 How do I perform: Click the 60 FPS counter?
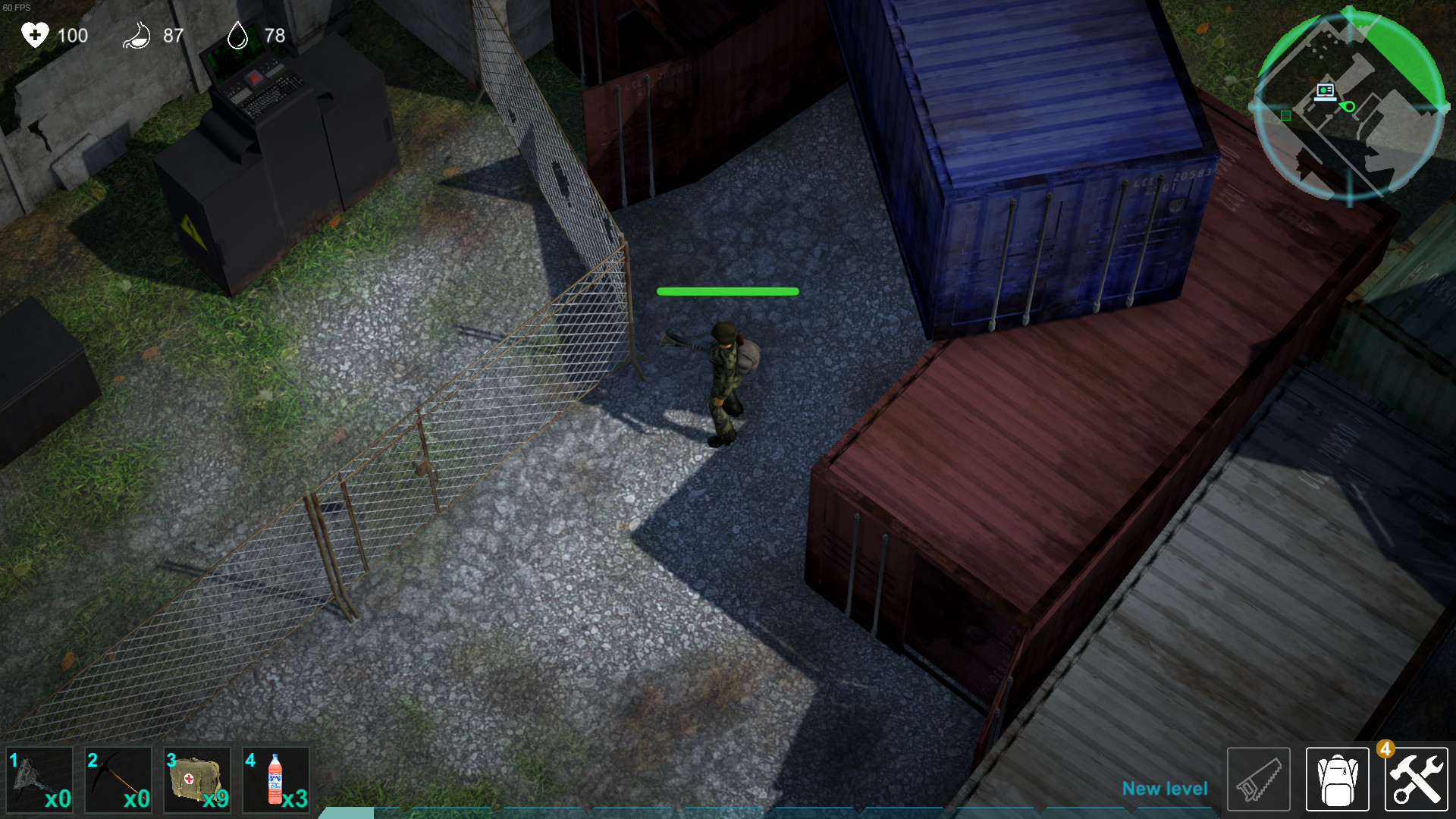pos(17,6)
